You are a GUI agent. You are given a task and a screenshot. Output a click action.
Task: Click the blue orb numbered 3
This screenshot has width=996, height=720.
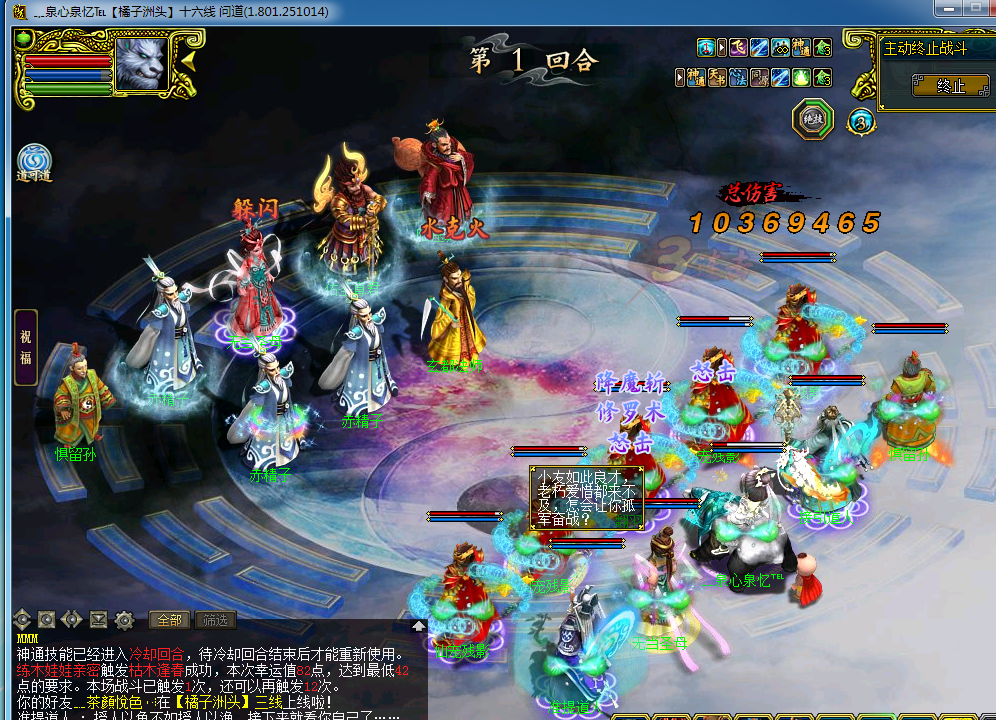860,121
